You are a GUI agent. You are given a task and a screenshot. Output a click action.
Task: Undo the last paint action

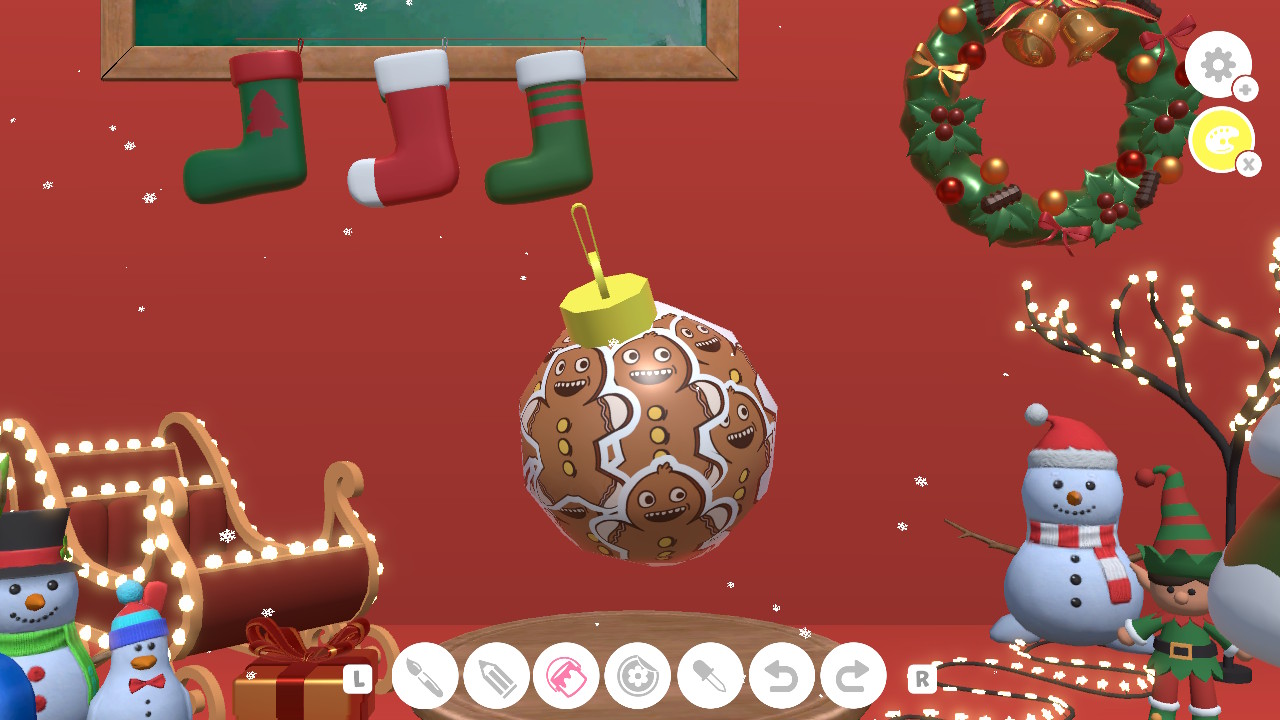781,676
